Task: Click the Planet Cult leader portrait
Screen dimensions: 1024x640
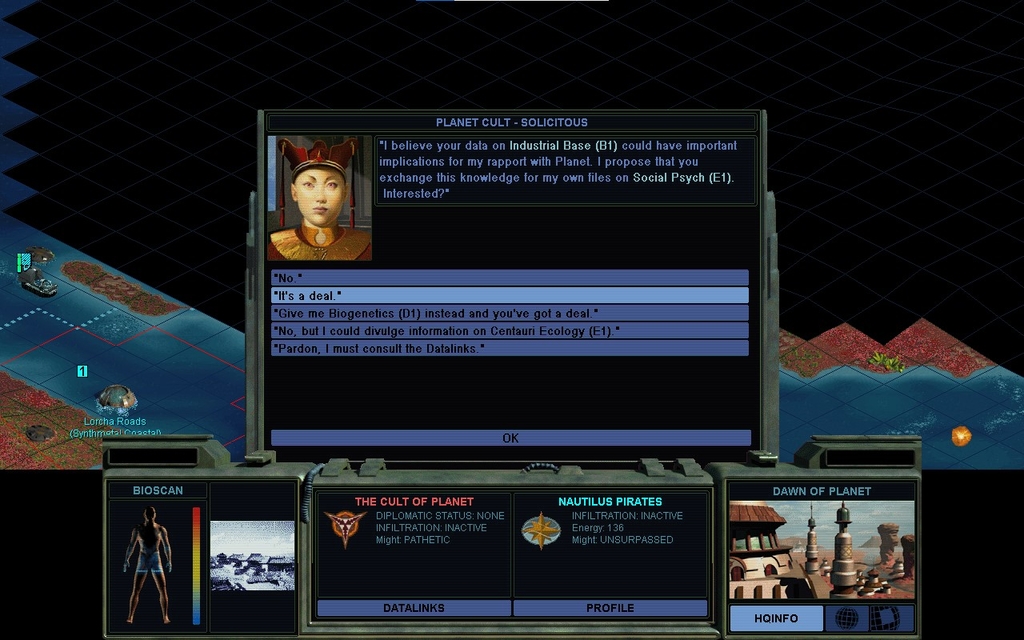Action: coord(320,198)
